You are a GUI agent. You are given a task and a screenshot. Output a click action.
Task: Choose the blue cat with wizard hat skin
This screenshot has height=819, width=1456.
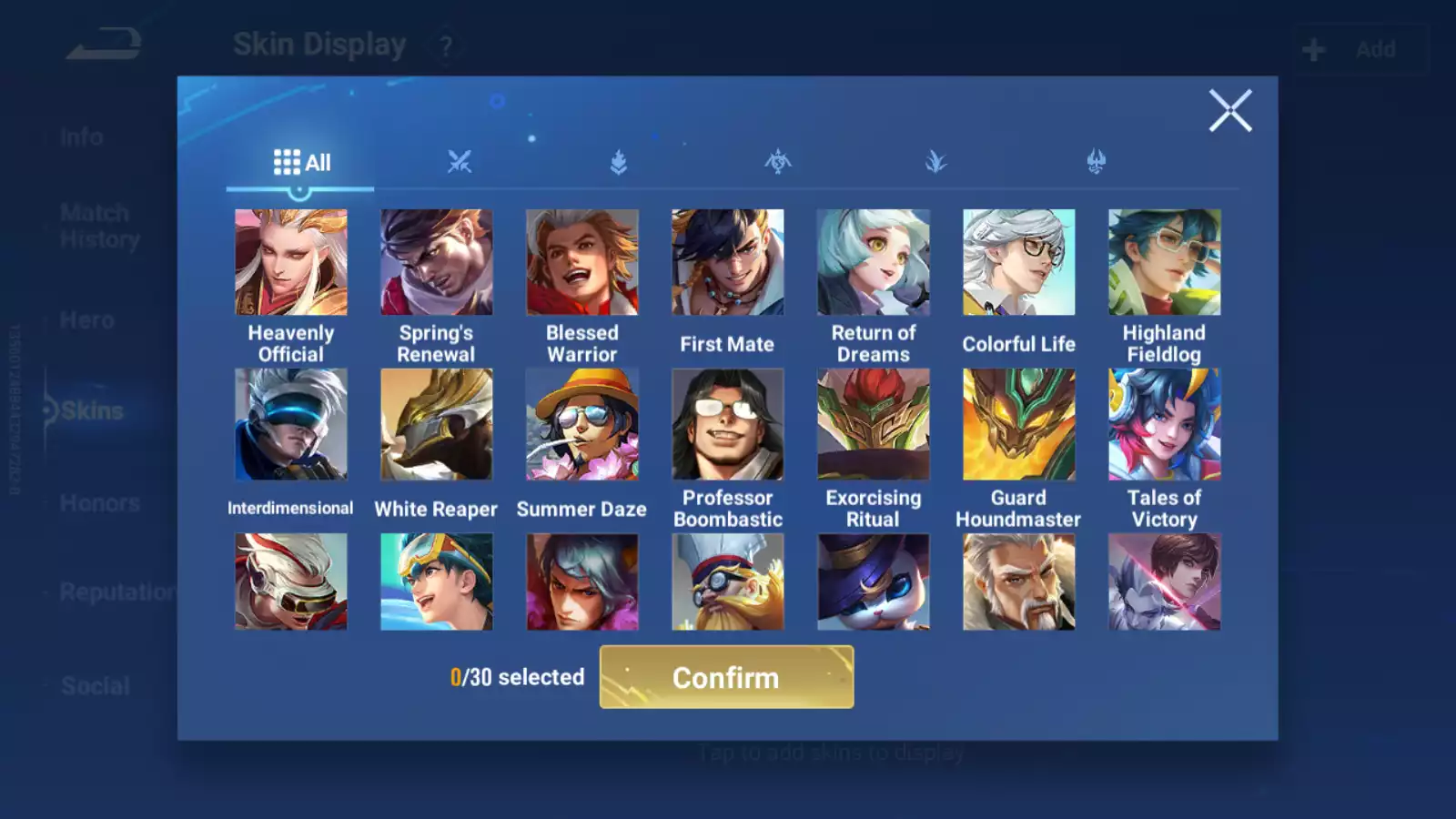point(874,582)
